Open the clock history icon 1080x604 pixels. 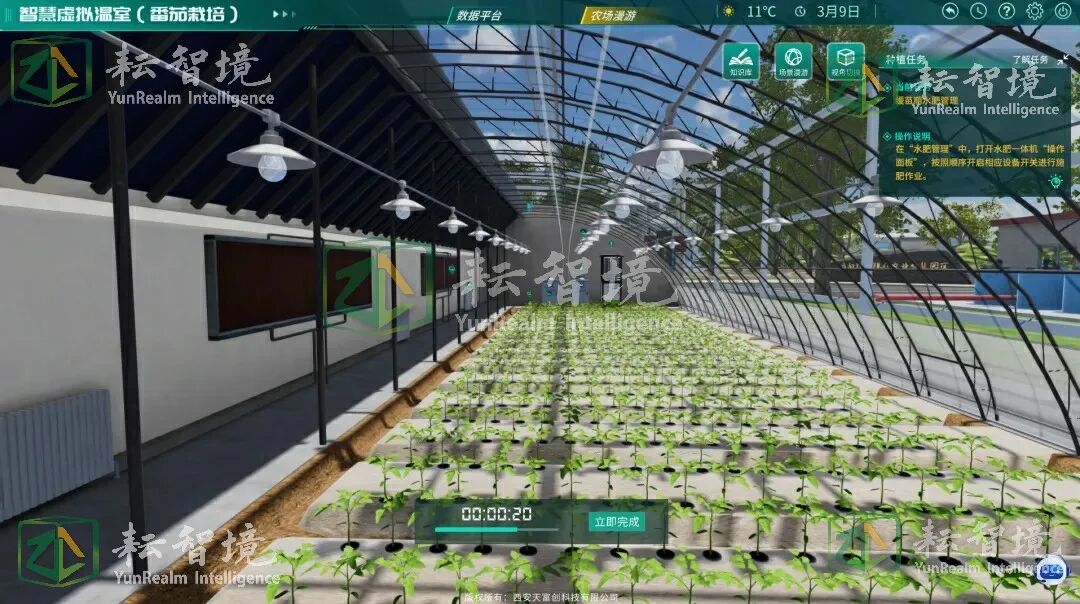[978, 11]
